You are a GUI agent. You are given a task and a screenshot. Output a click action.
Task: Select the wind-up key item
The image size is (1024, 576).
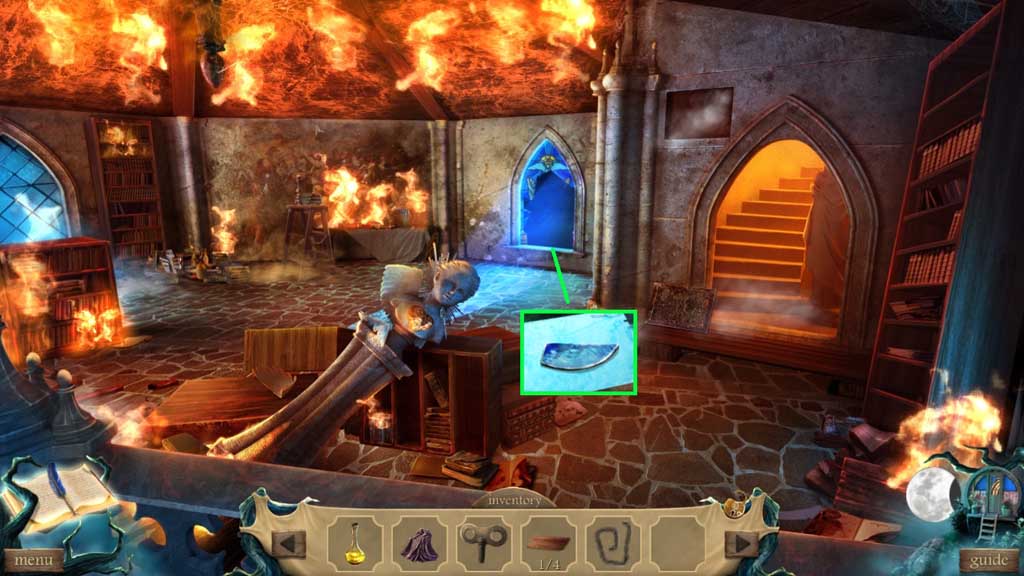(x=484, y=542)
